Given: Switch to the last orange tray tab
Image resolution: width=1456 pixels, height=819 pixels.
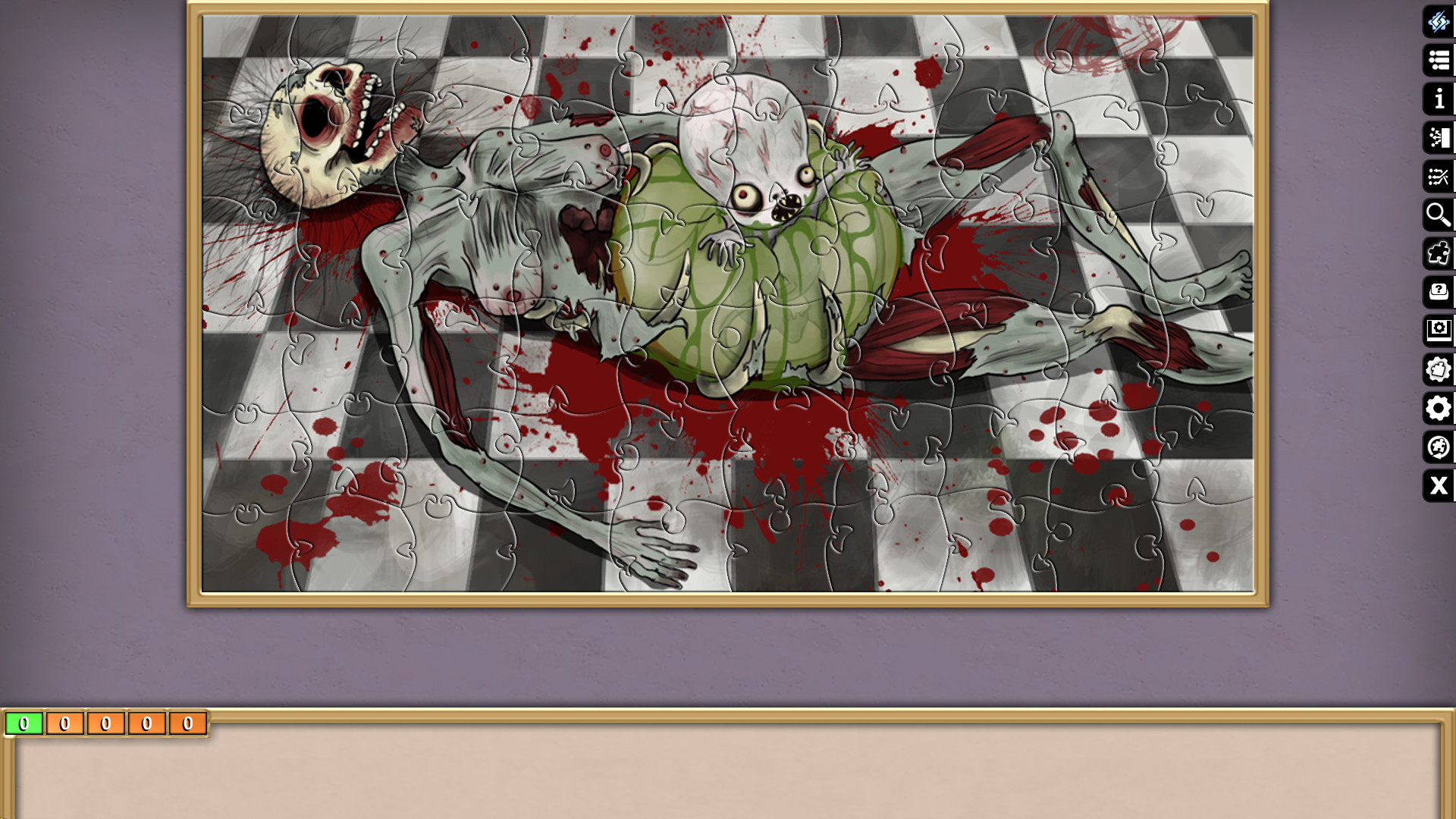Looking at the screenshot, I should click(188, 723).
